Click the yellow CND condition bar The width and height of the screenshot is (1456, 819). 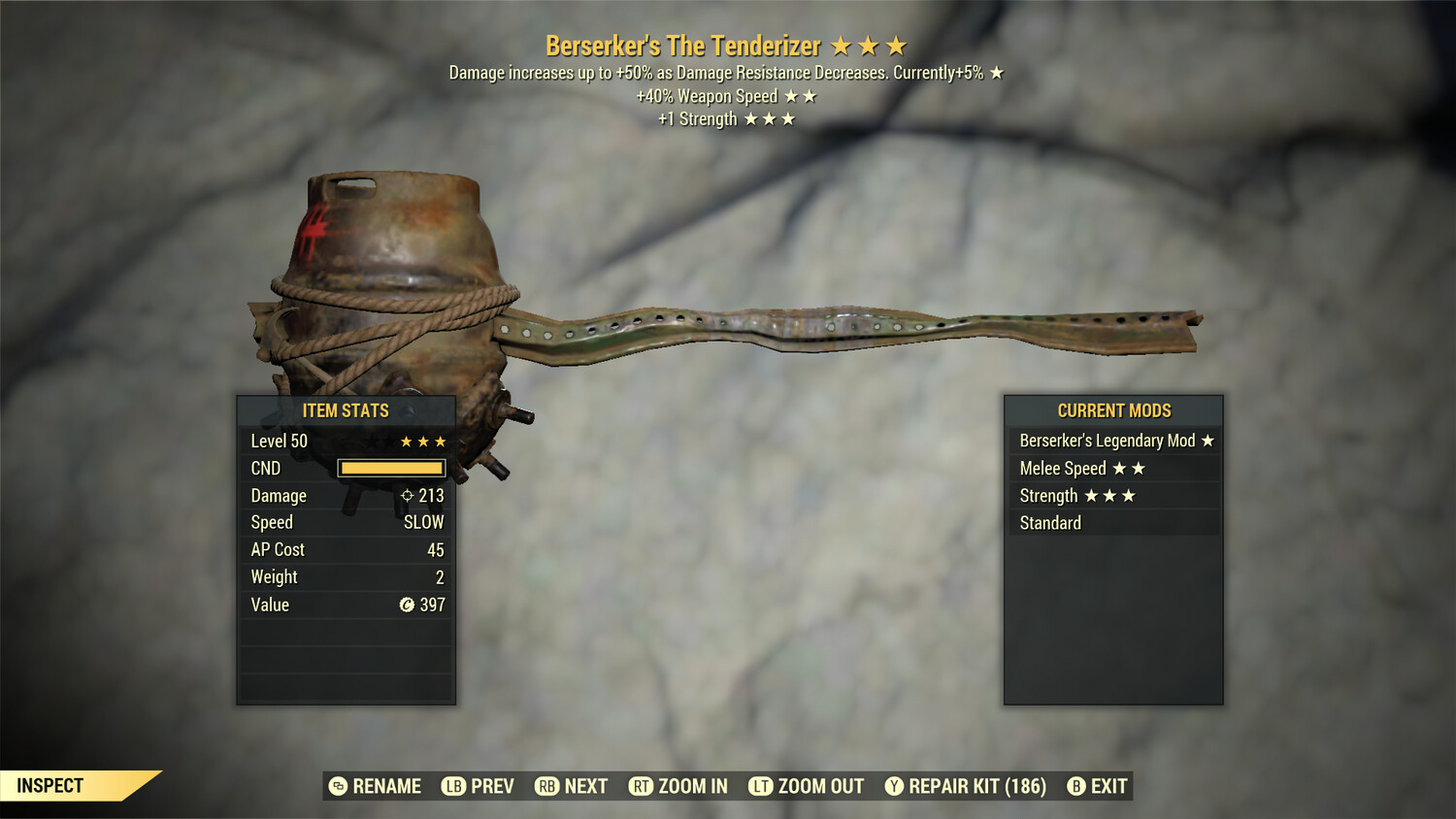pyautogui.click(x=391, y=468)
